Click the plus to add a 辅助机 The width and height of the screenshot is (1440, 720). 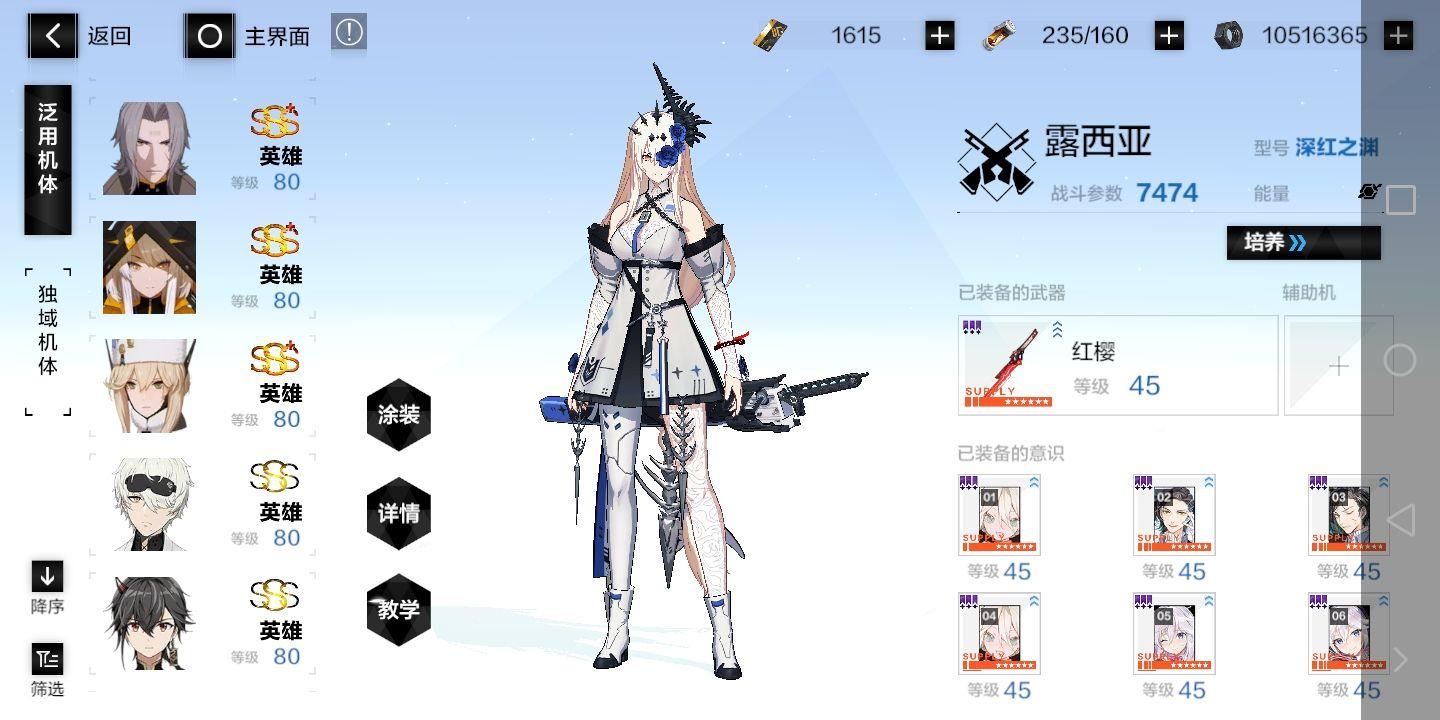1339,366
